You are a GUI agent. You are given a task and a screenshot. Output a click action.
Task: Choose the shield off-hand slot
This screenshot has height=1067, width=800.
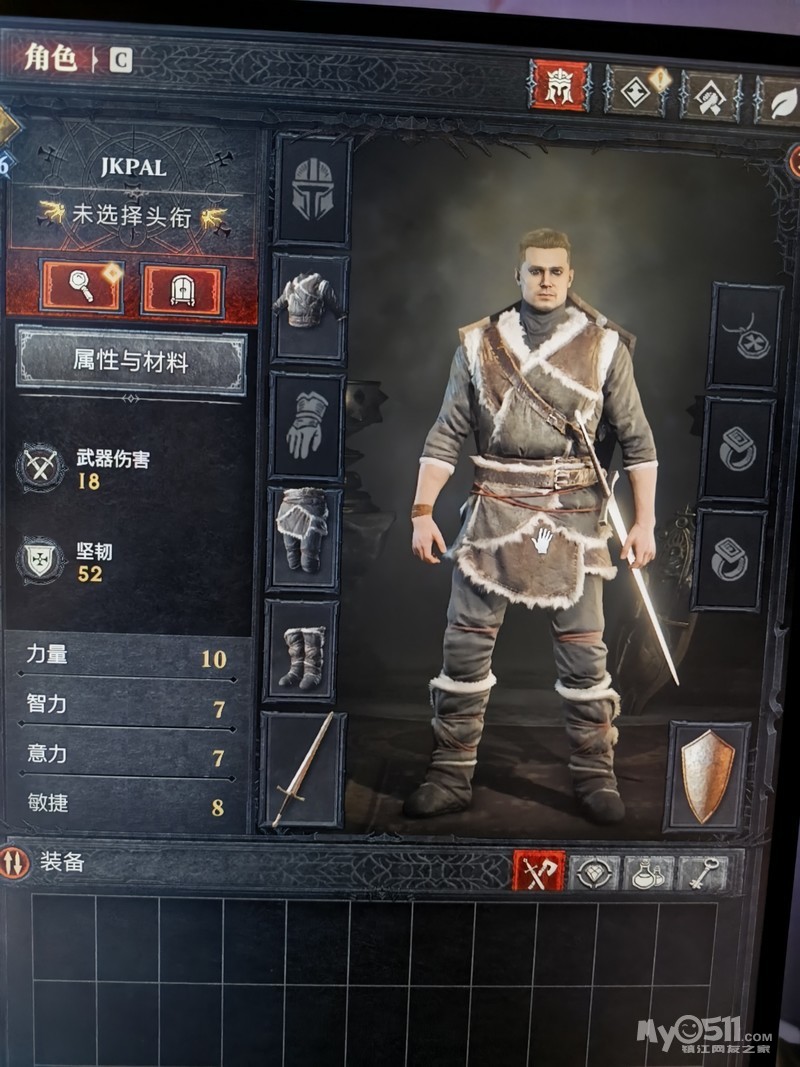tap(708, 775)
